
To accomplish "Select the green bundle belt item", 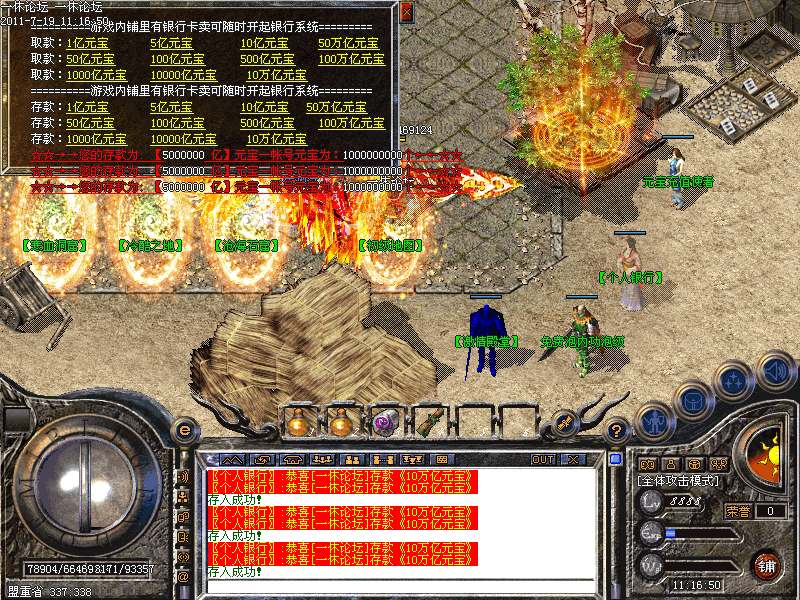I will pyautogui.click(x=430, y=423).
